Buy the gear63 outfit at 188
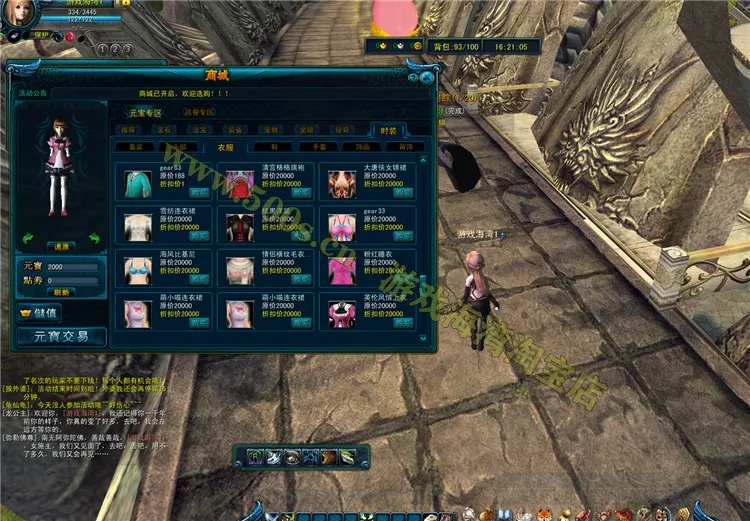750x521 pixels. coord(200,193)
